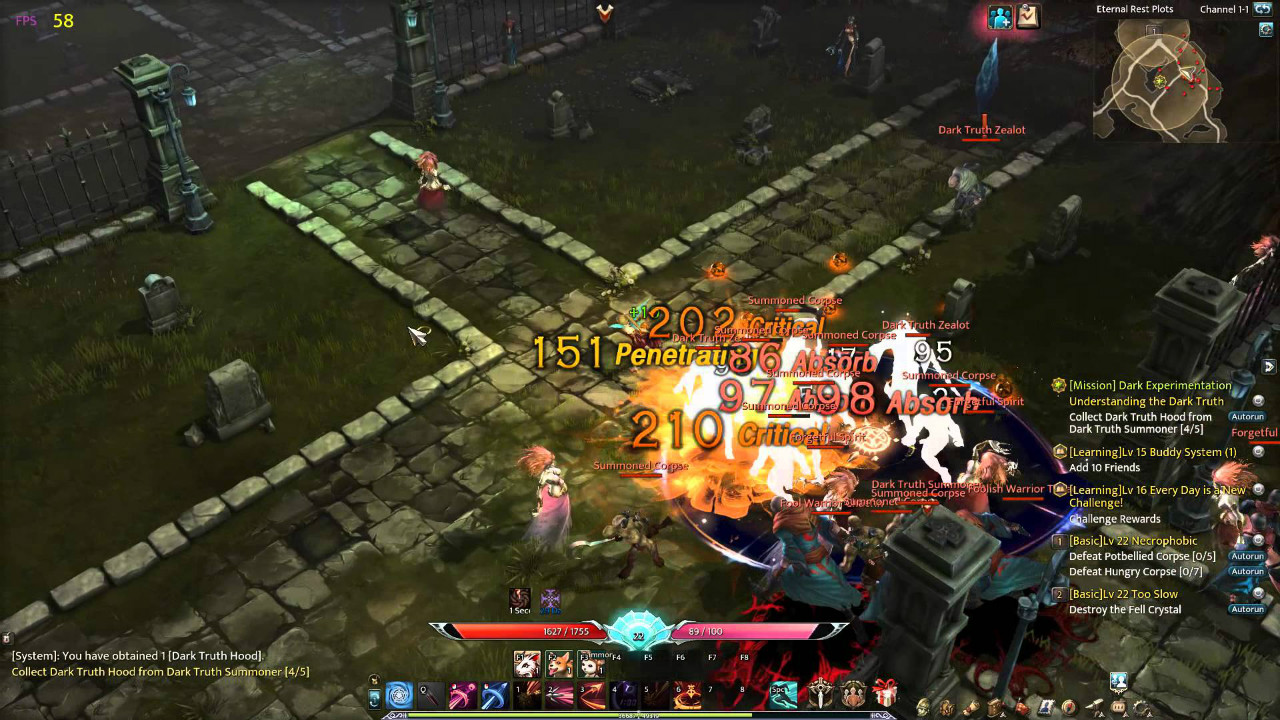
Task: Activate the teal dash skill marked Spc
Action: click(784, 694)
